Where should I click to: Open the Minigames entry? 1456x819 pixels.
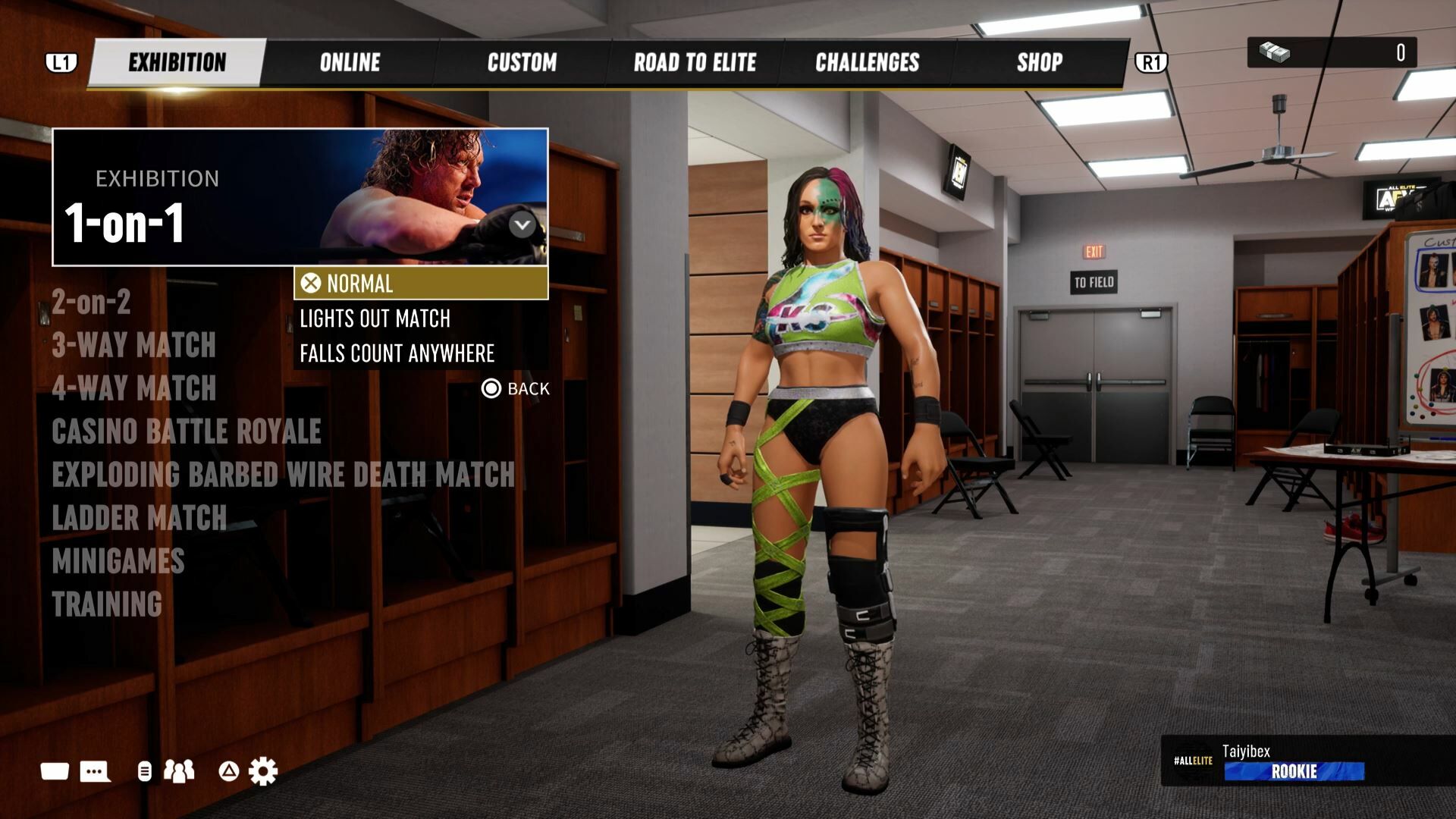click(118, 561)
